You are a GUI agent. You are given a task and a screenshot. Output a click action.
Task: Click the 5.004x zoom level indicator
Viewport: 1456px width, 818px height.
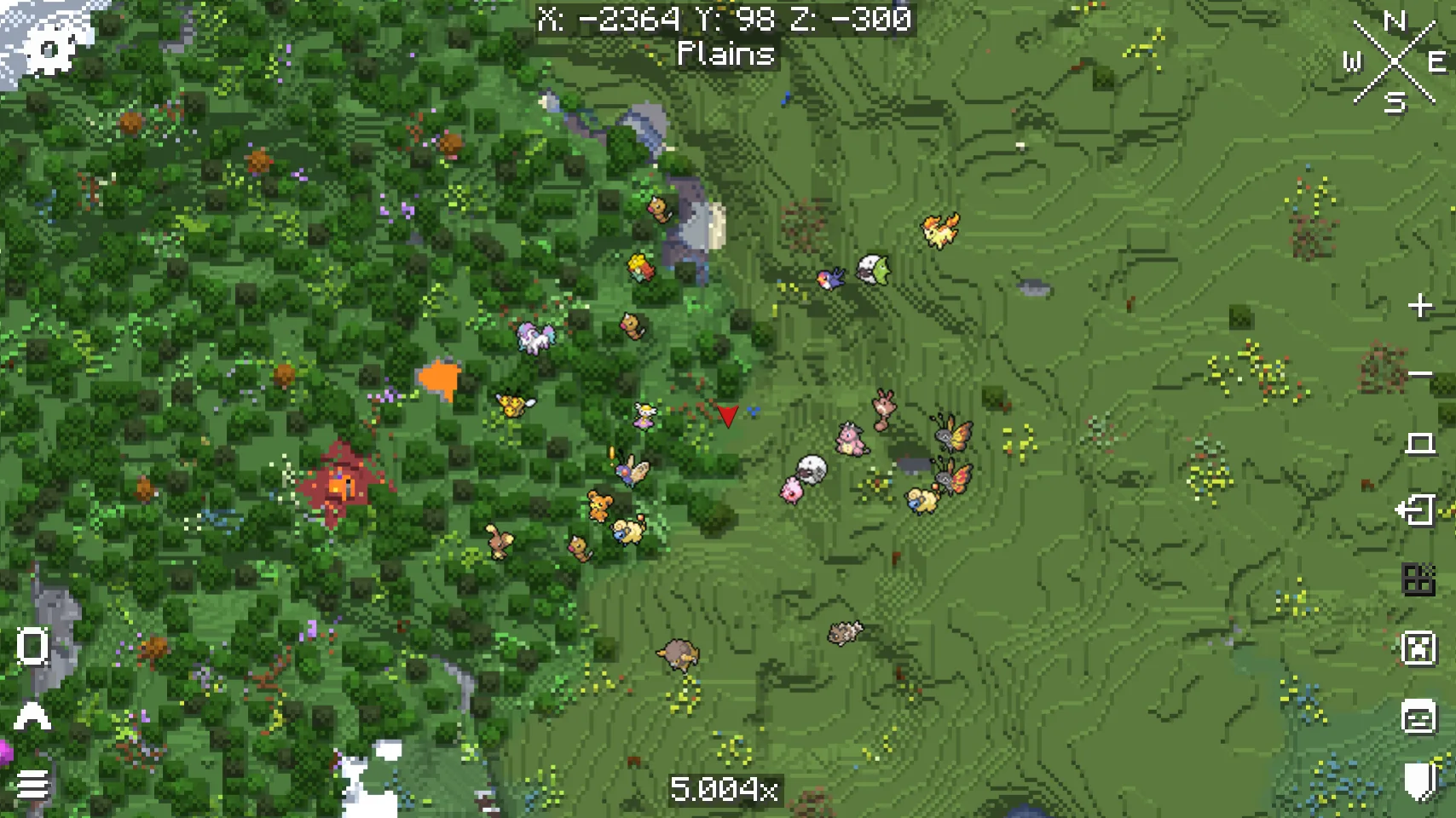pyautogui.click(x=725, y=788)
